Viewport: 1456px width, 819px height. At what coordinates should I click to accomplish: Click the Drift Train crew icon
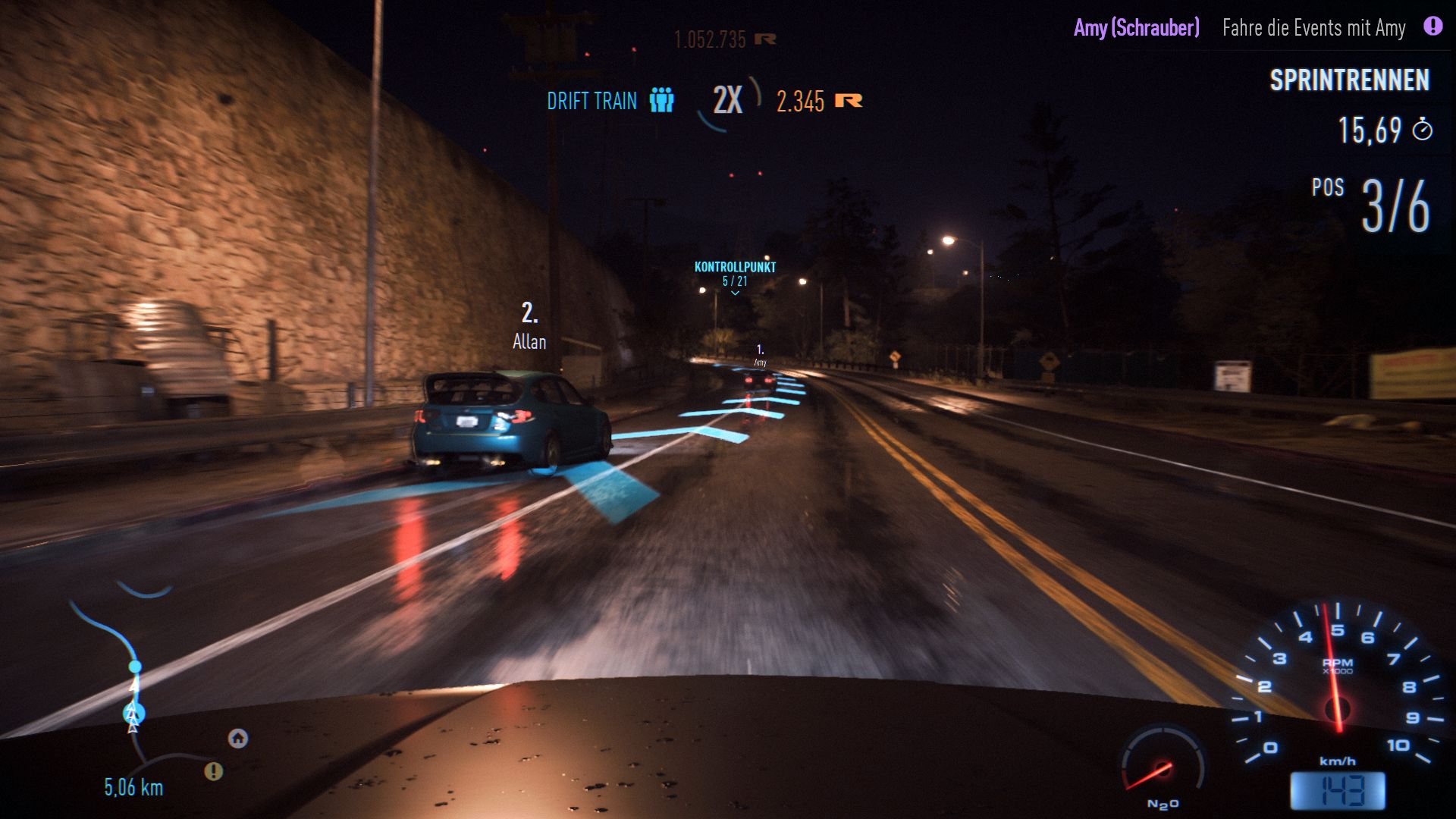pos(661,101)
